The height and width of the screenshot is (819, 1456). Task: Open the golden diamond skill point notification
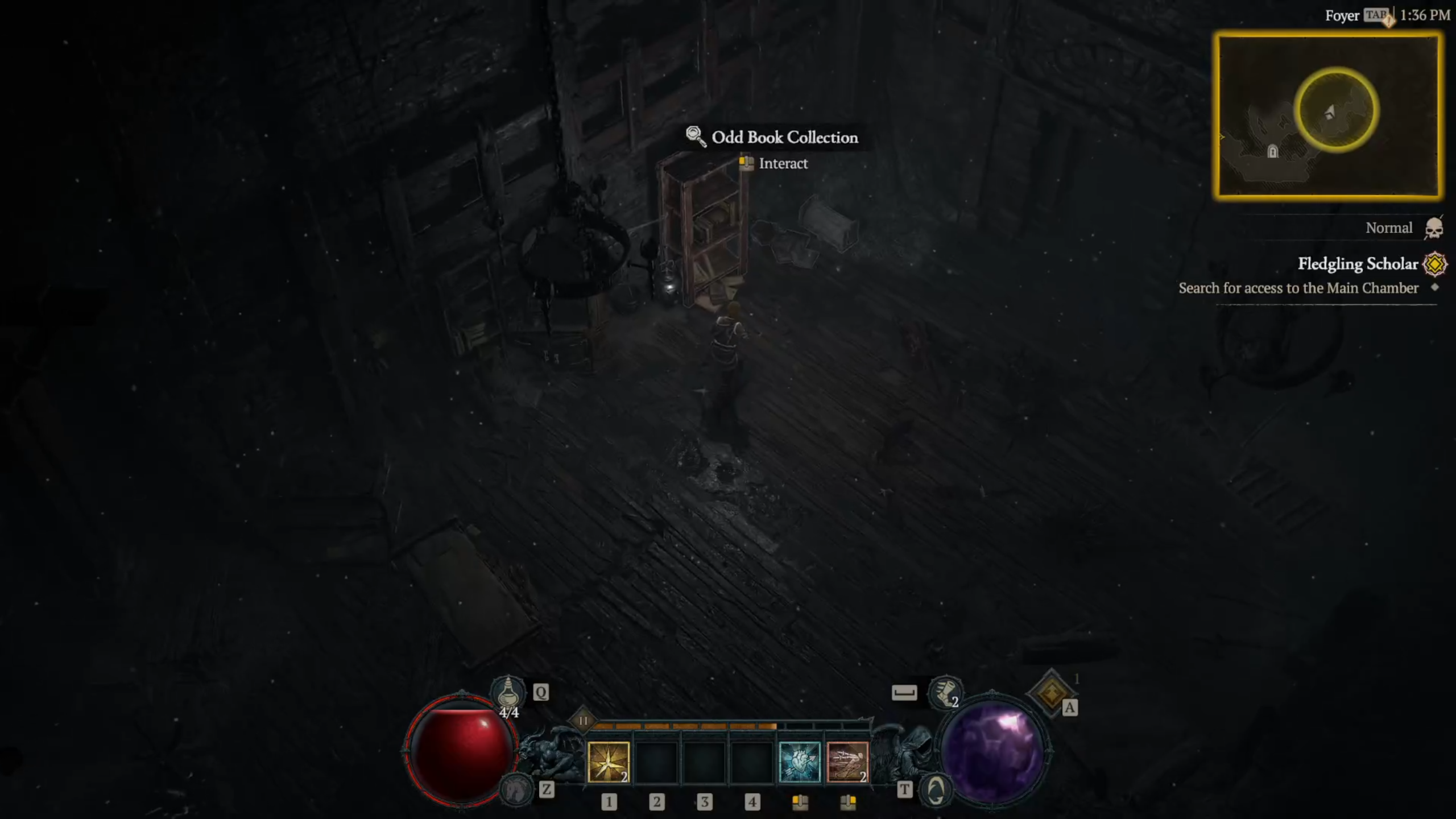tap(1051, 693)
